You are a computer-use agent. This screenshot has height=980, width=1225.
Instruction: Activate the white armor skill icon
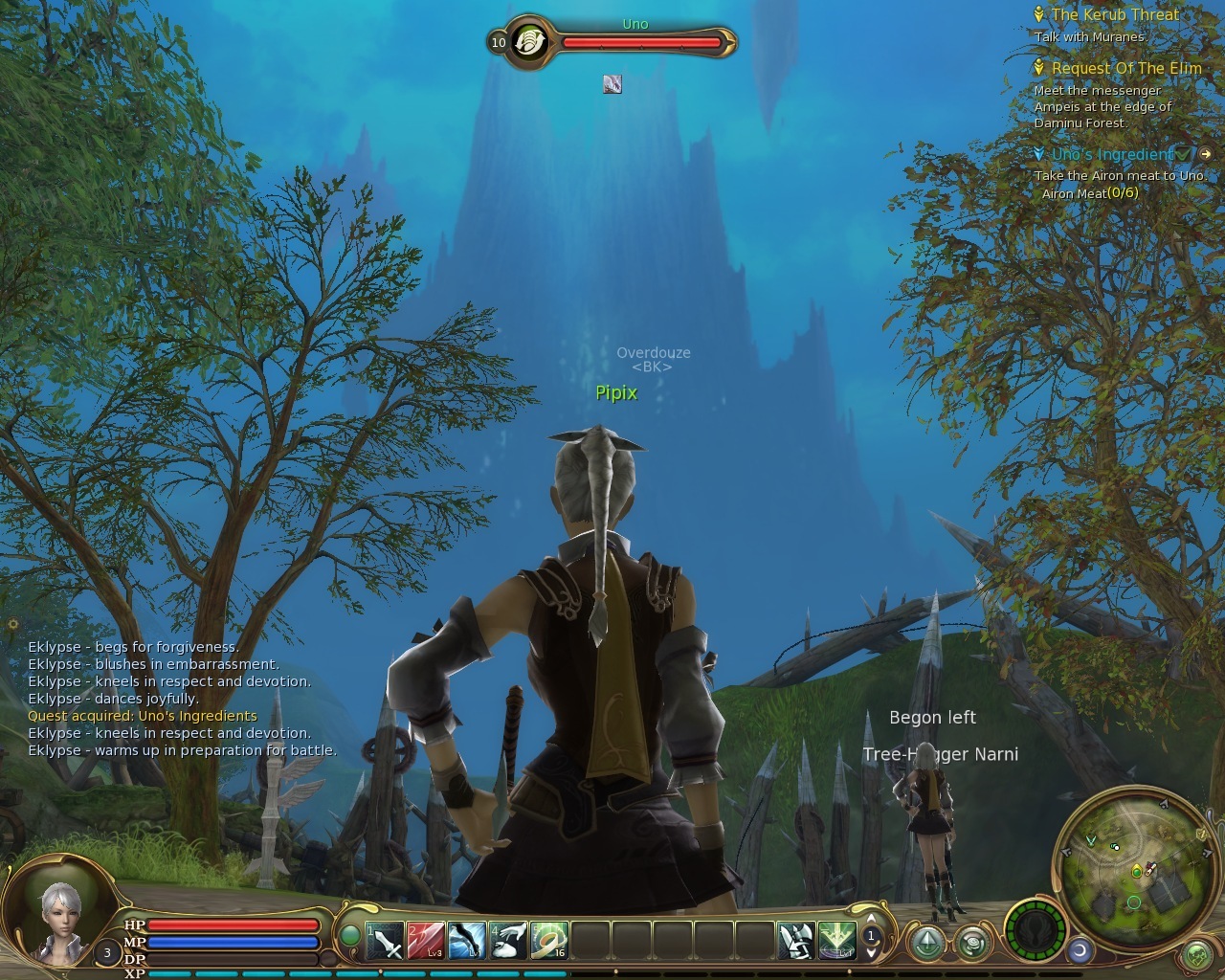pyautogui.click(x=795, y=941)
